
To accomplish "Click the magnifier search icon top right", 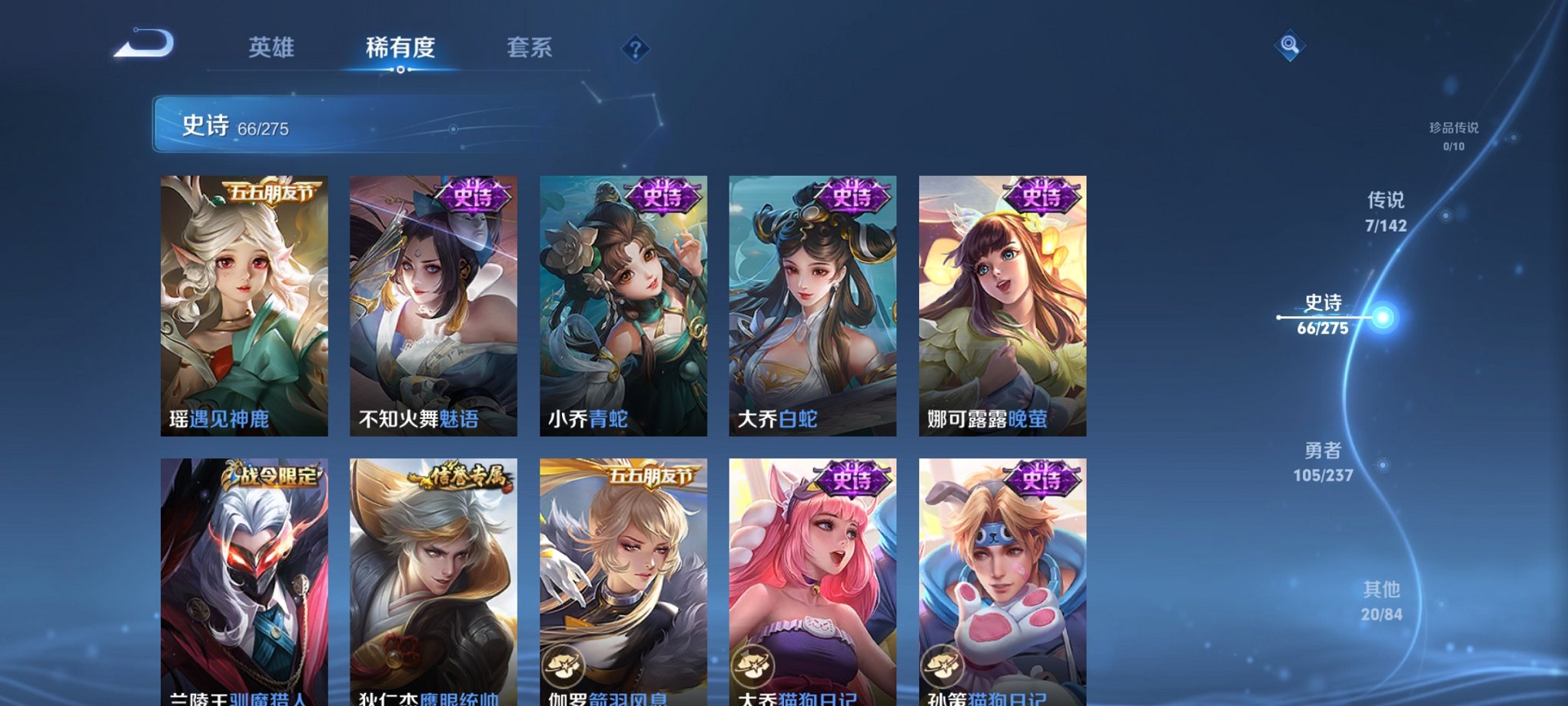I will click(1289, 46).
